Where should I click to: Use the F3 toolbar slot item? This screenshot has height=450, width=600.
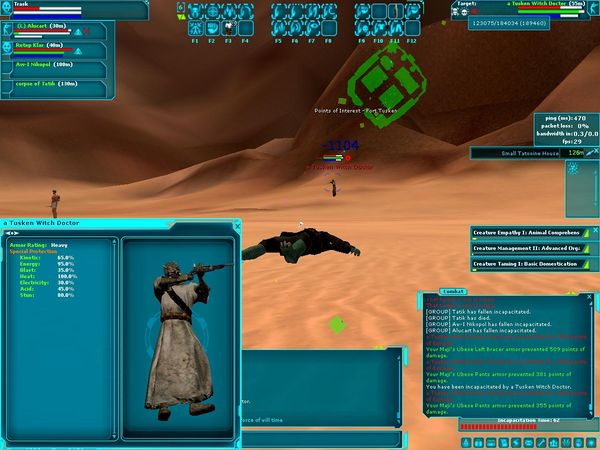click(228, 14)
